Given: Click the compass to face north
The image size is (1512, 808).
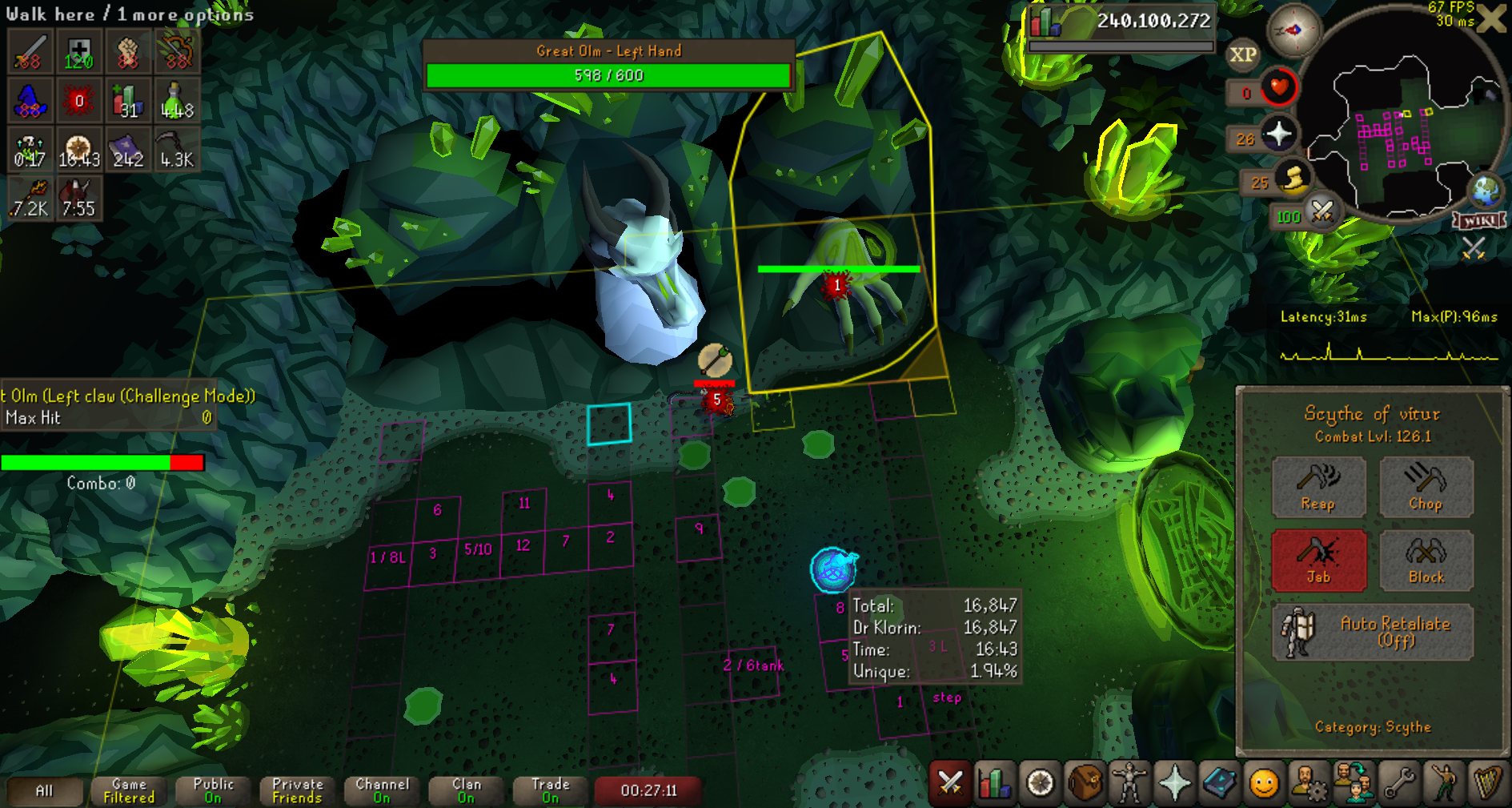Looking at the screenshot, I should pos(1293,30).
